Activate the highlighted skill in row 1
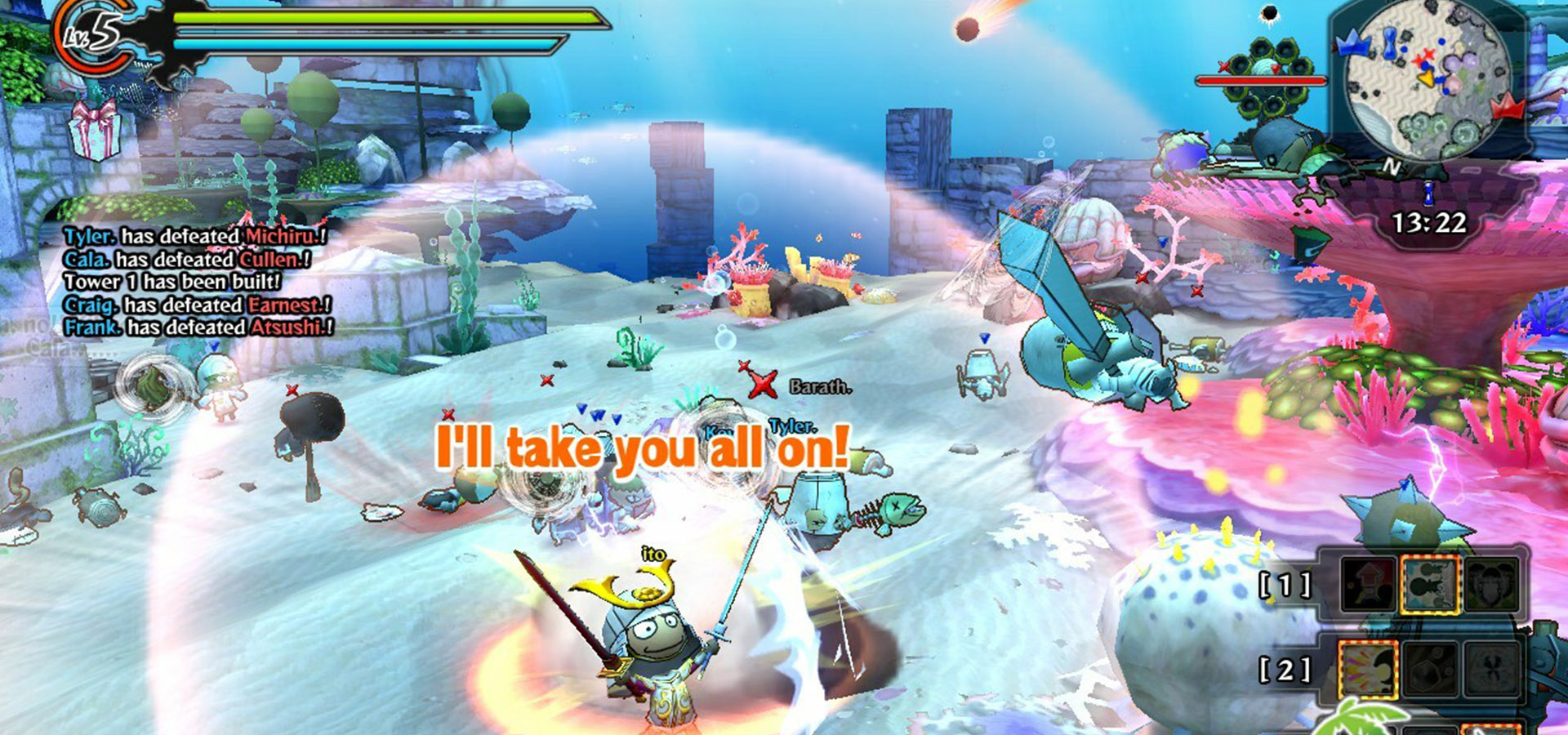Viewport: 1568px width, 735px height. point(1430,584)
